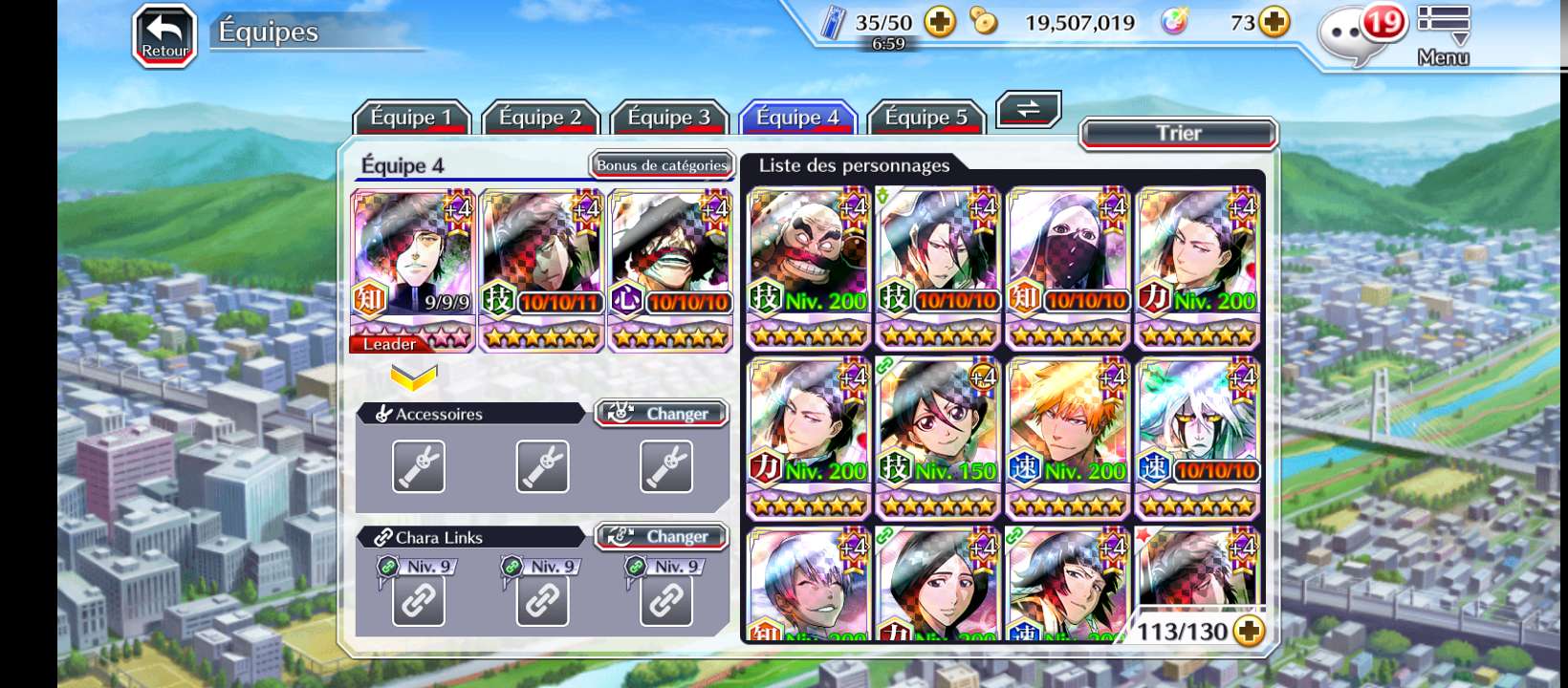Switch to the Équipe 1 tab
Image resolution: width=1568 pixels, height=688 pixels.
tap(411, 118)
